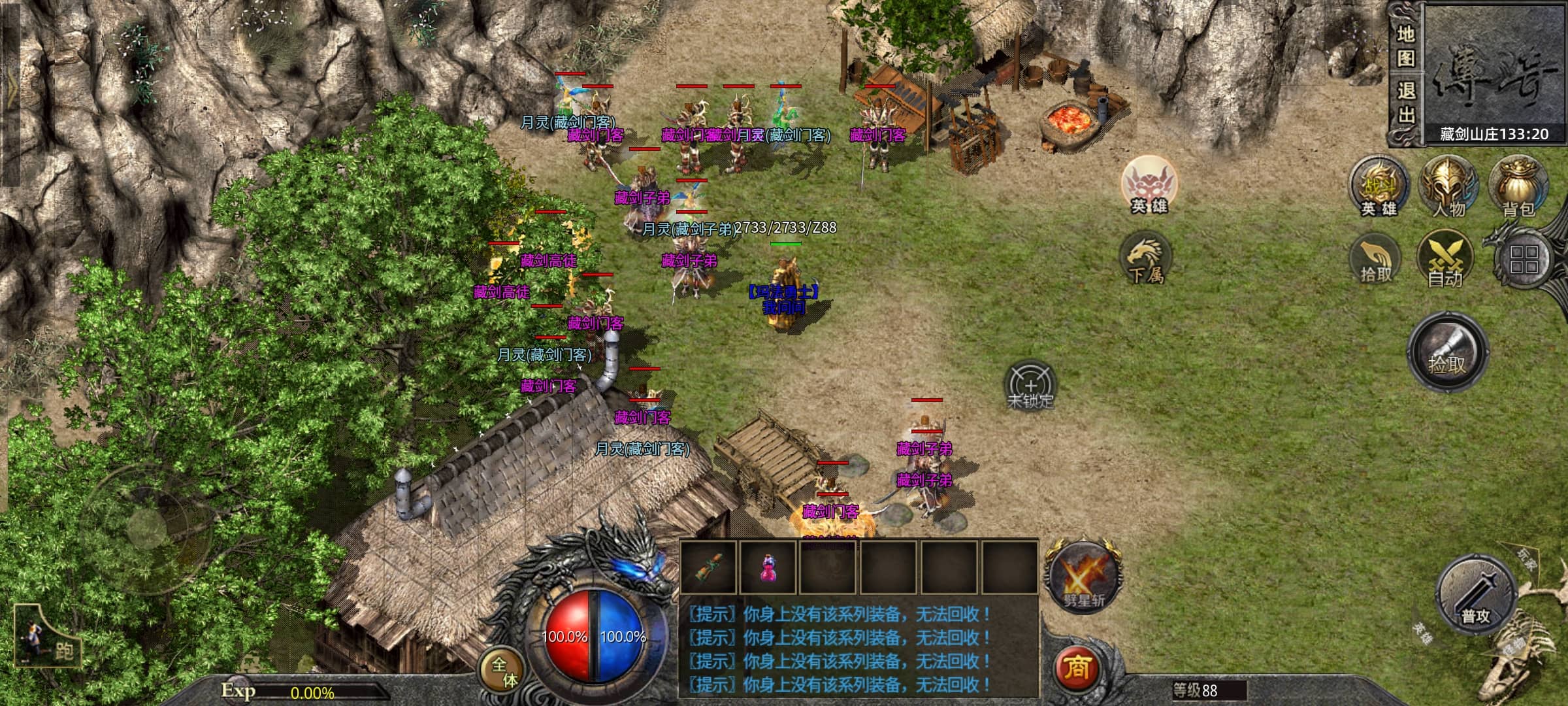Toggle 自动 auto-battle crossed swords

(x=1445, y=260)
